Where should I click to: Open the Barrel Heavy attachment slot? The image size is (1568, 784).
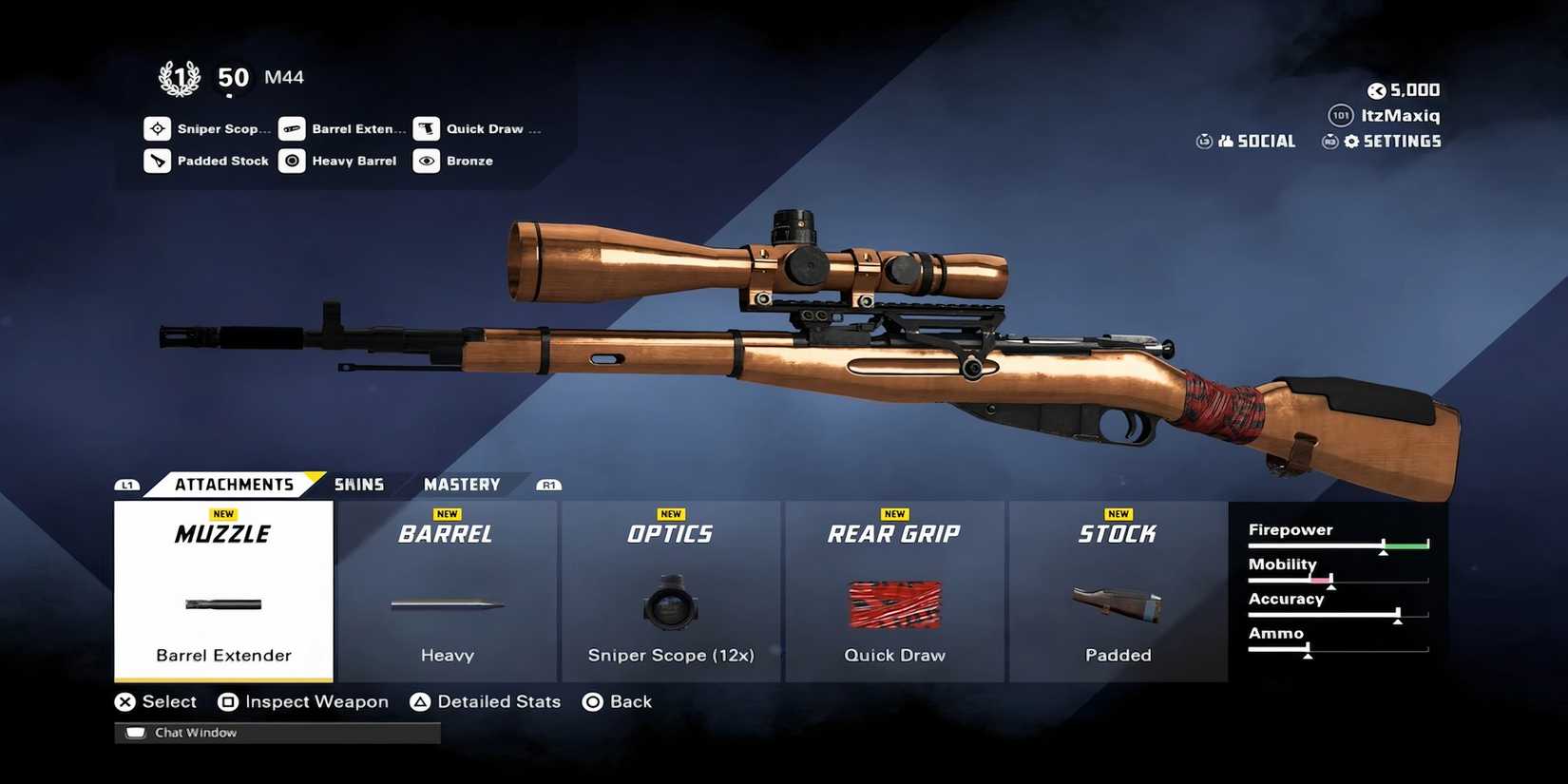(447, 591)
